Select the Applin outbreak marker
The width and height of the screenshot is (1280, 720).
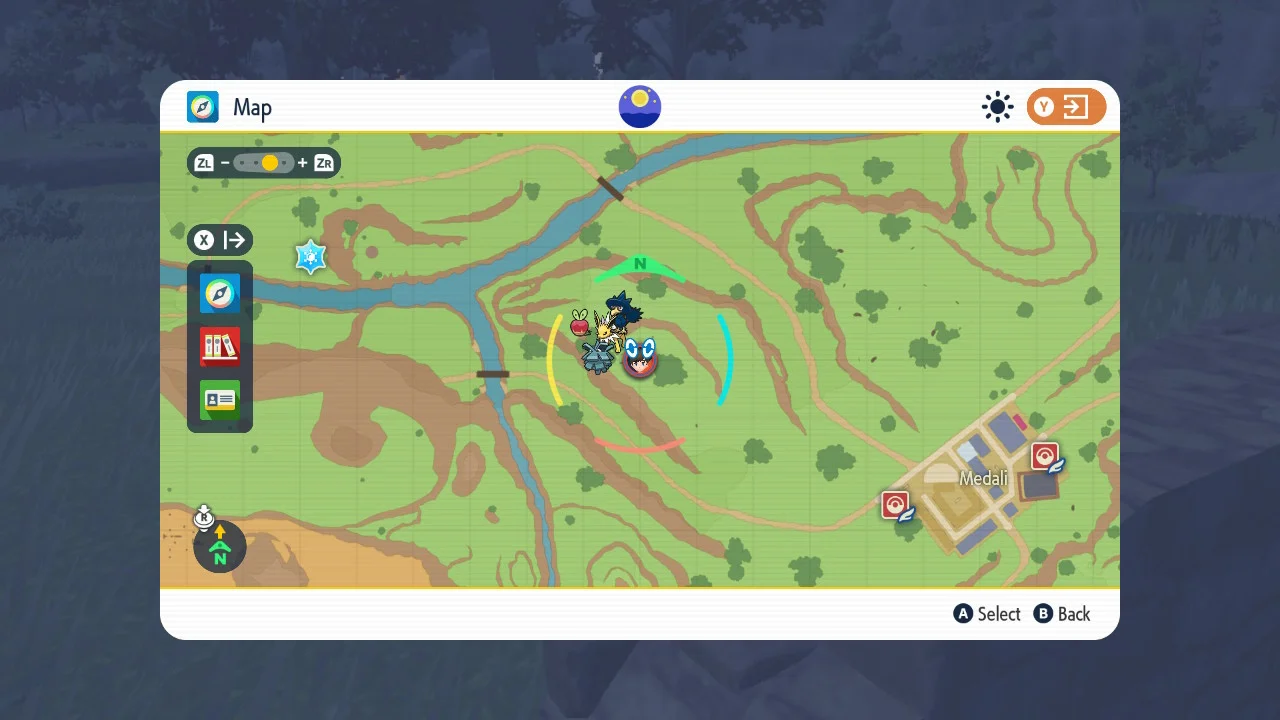(580, 322)
